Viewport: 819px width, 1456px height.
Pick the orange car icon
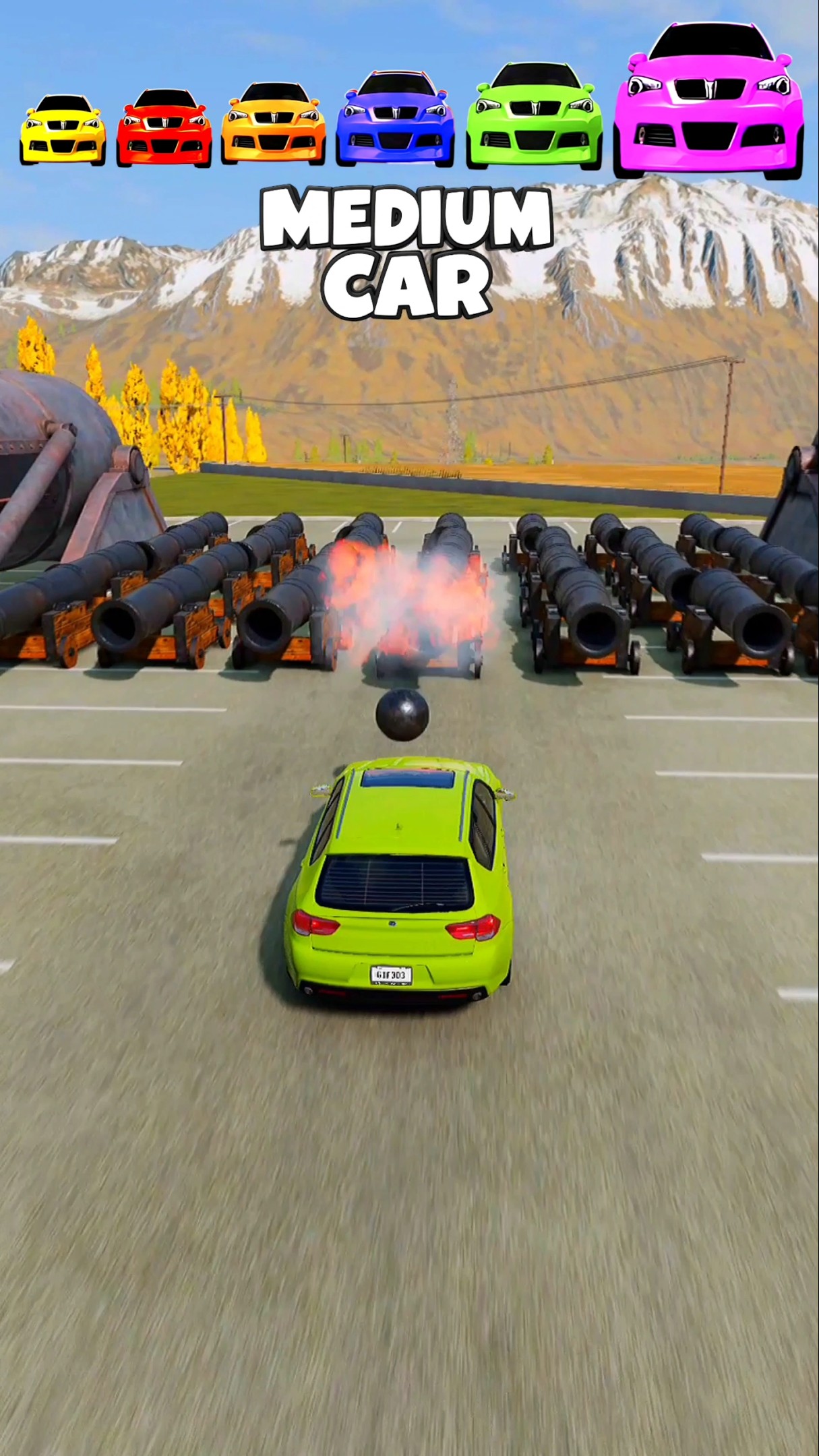coord(273,124)
